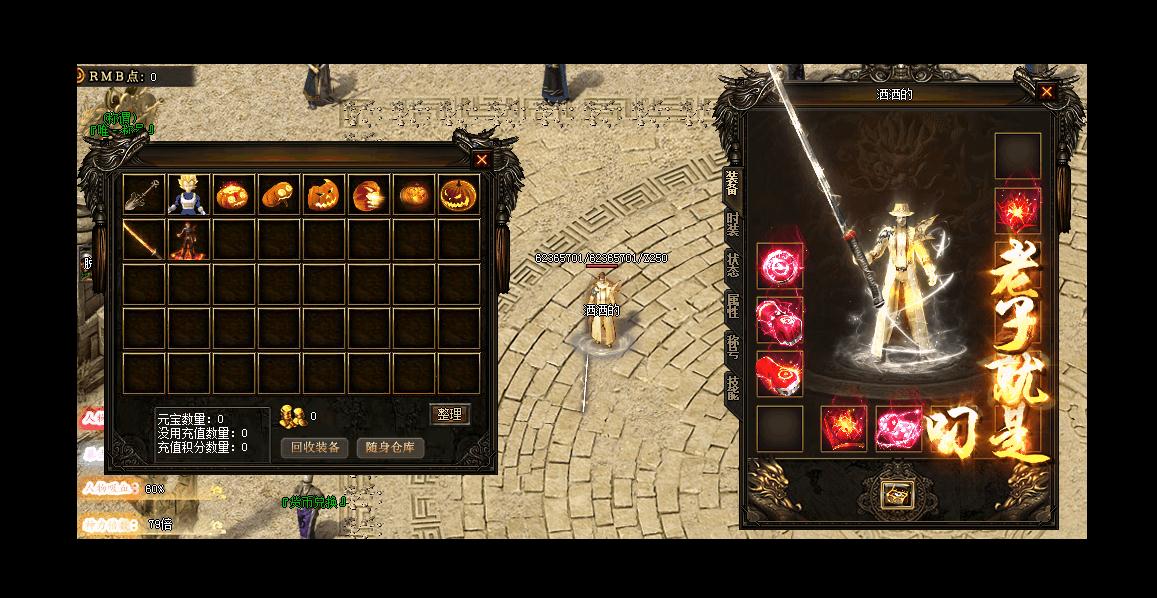This screenshot has width=1157, height=598.
Task: Select the golden long sword item
Action: pyautogui.click(x=144, y=240)
